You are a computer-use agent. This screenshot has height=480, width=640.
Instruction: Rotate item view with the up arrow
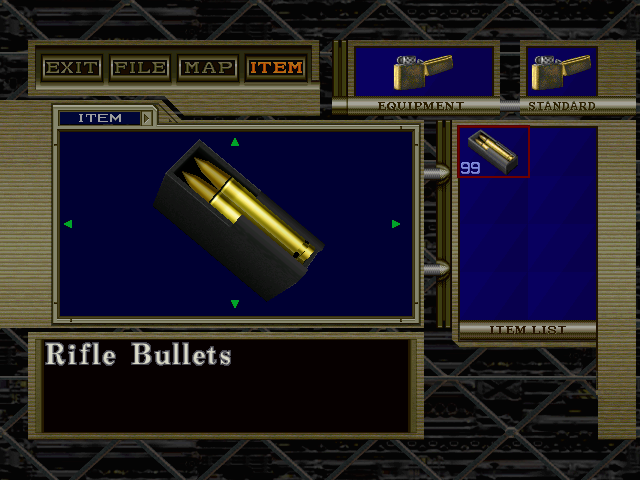(235, 142)
